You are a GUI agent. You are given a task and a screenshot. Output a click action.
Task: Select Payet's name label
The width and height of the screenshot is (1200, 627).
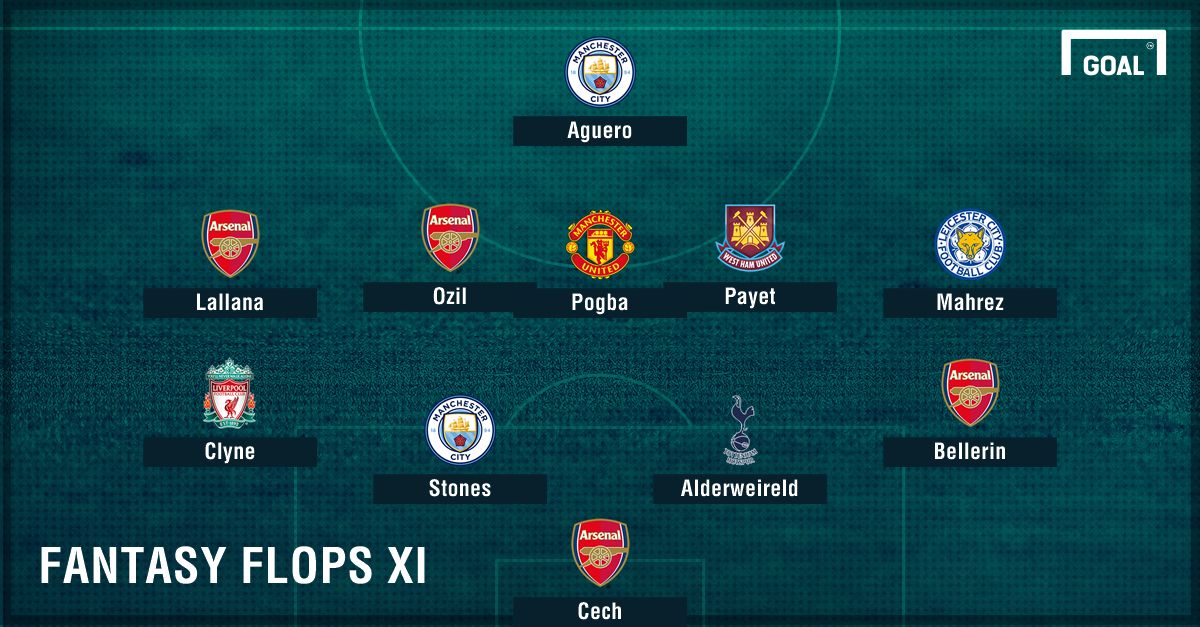[750, 297]
